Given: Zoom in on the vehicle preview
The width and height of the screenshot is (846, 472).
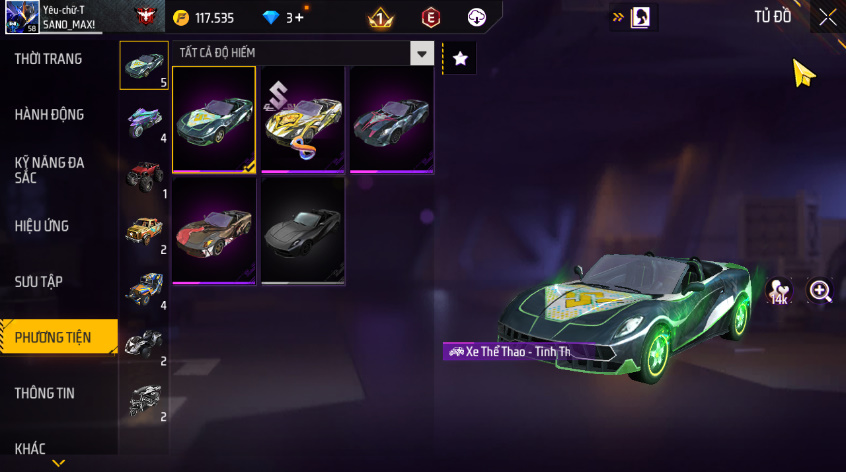Looking at the screenshot, I should pyautogui.click(x=821, y=291).
